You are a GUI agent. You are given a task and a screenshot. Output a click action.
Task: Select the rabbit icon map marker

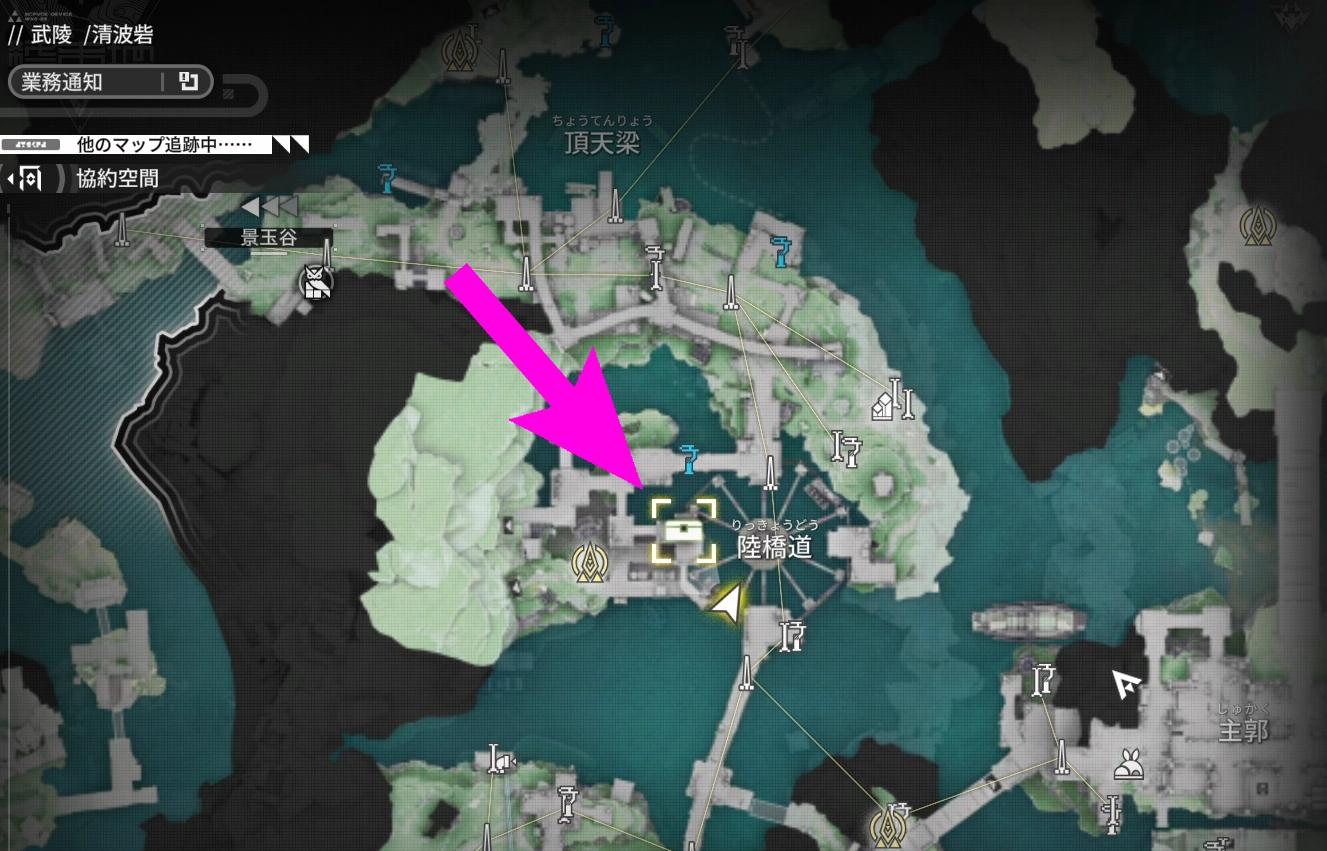1130,766
